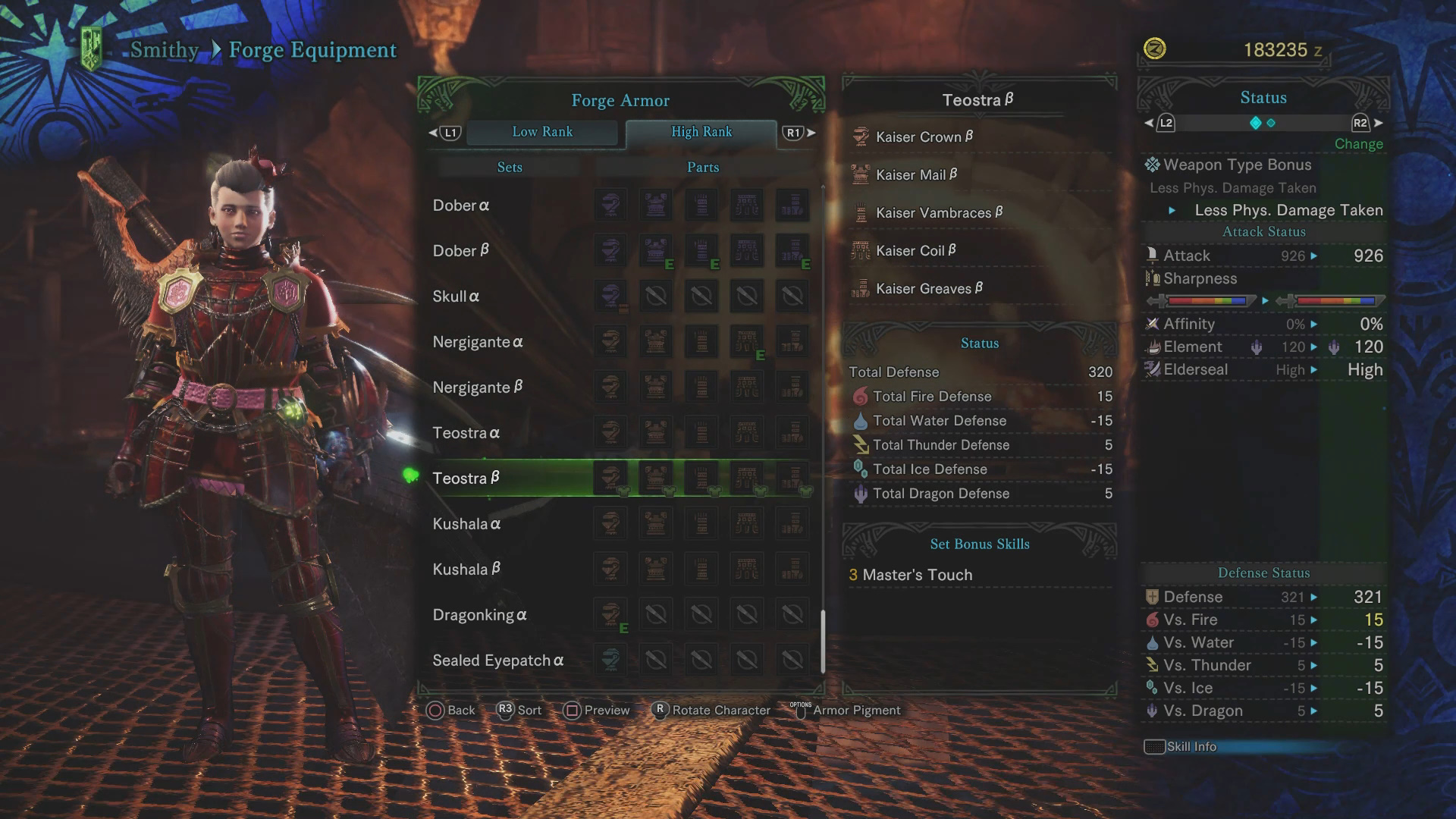This screenshot has width=1456, height=819.
Task: Click the helmet icon in the Teostra β row
Action: click(610, 478)
